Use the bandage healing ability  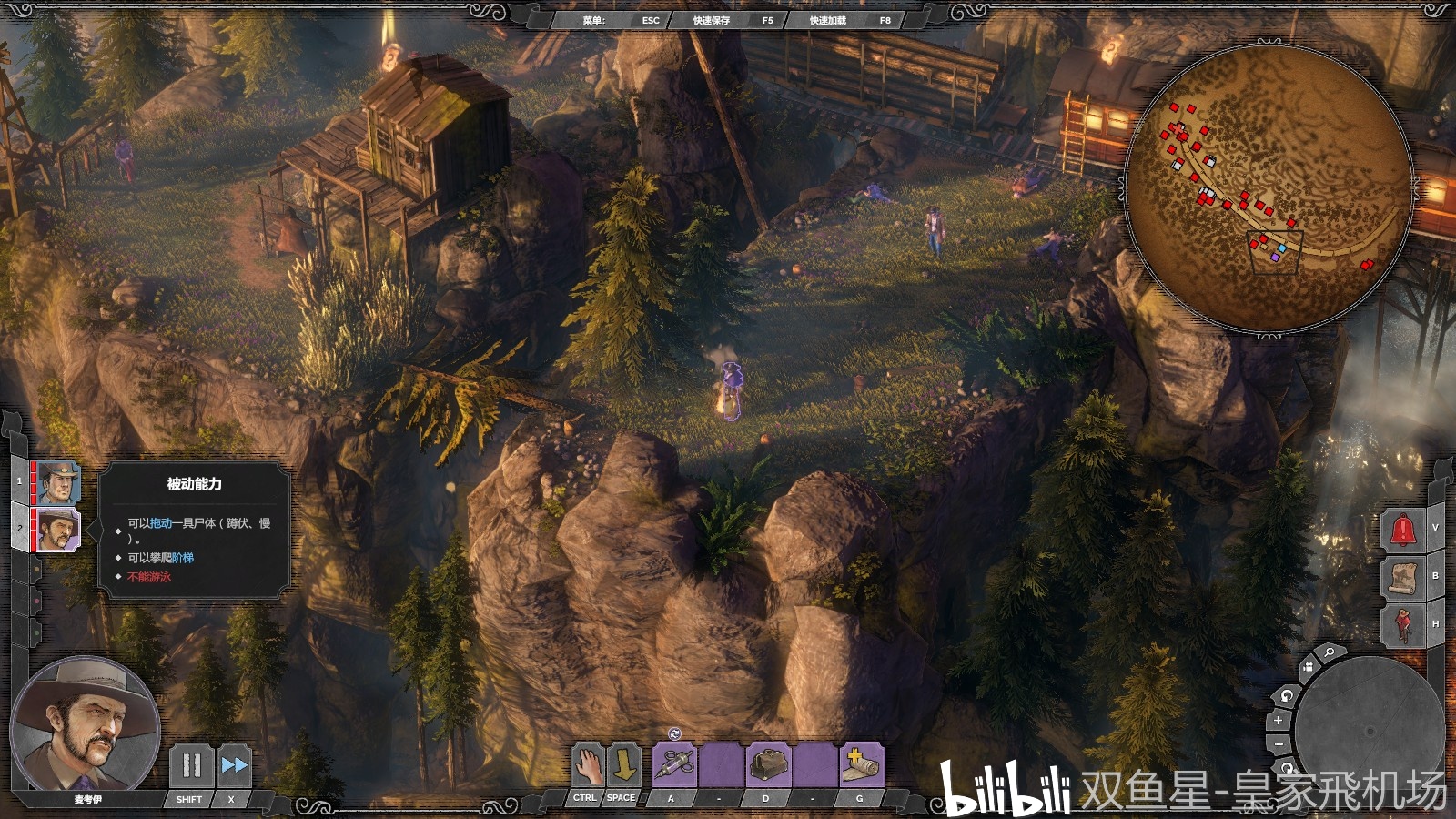click(x=861, y=764)
